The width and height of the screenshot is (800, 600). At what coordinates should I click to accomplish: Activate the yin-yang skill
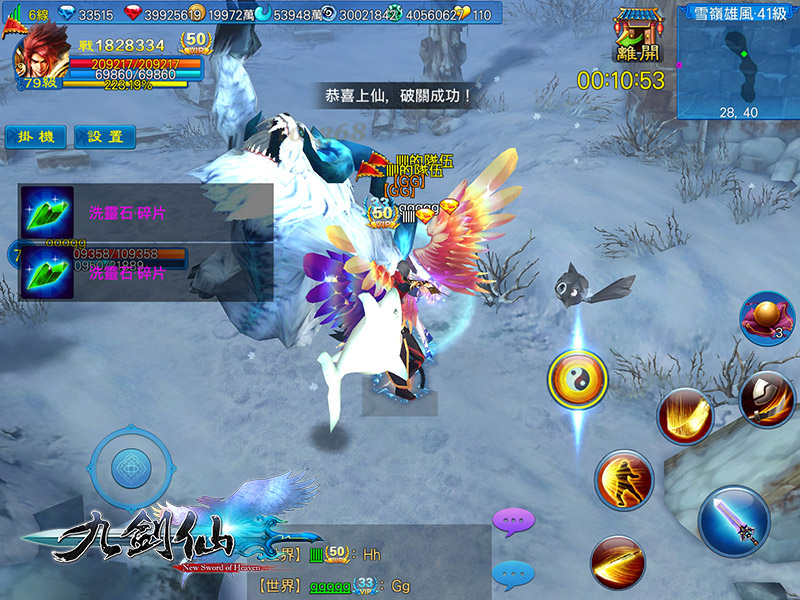[578, 380]
